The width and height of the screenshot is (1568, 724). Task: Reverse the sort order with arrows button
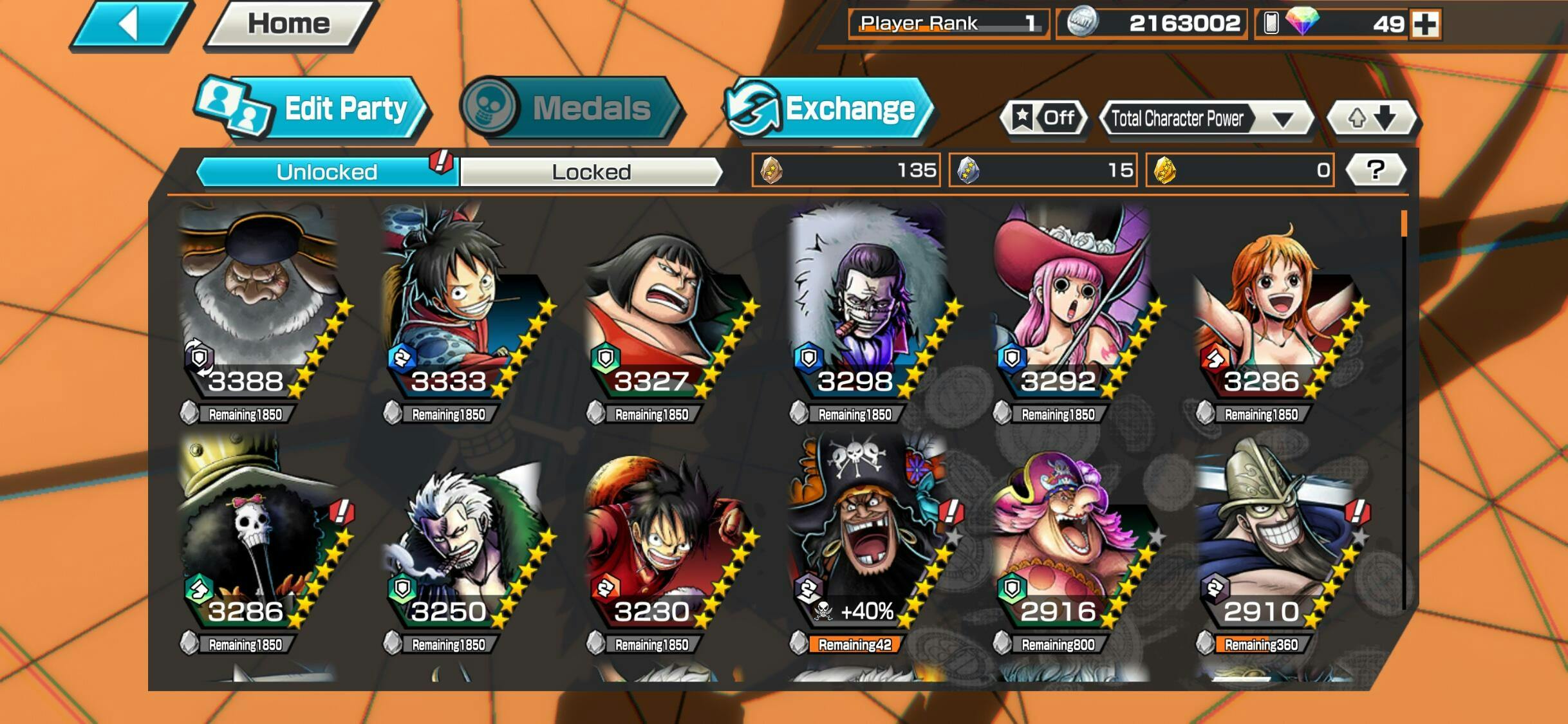[1372, 118]
